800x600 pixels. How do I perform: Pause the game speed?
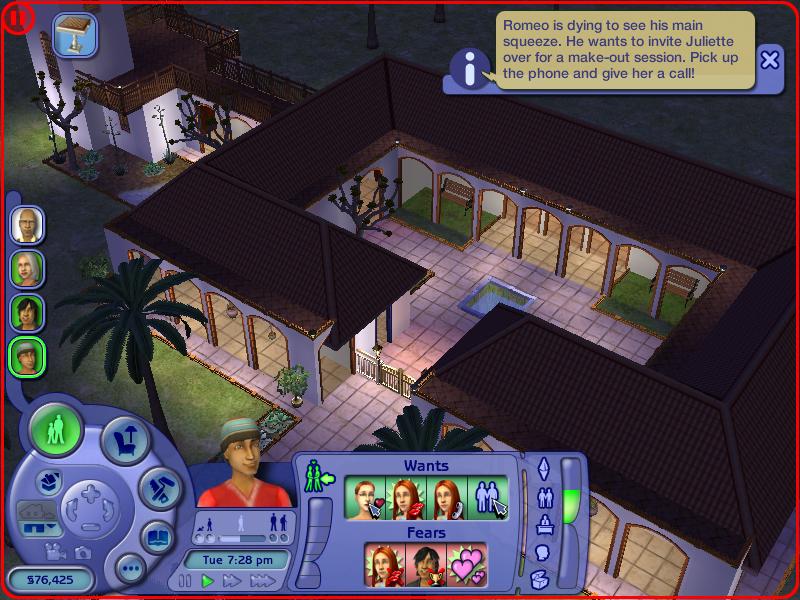click(x=185, y=581)
